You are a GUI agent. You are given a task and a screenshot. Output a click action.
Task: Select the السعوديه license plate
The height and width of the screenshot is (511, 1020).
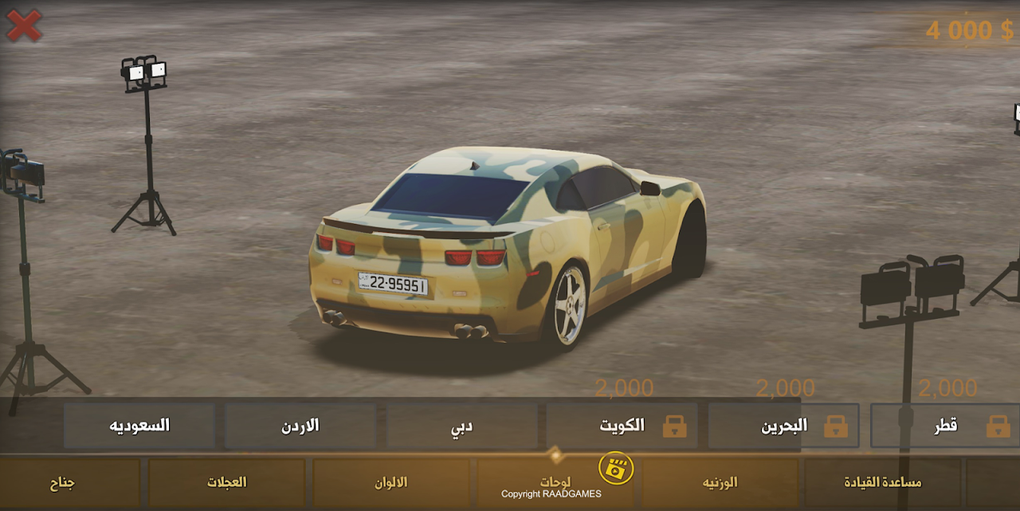(139, 426)
